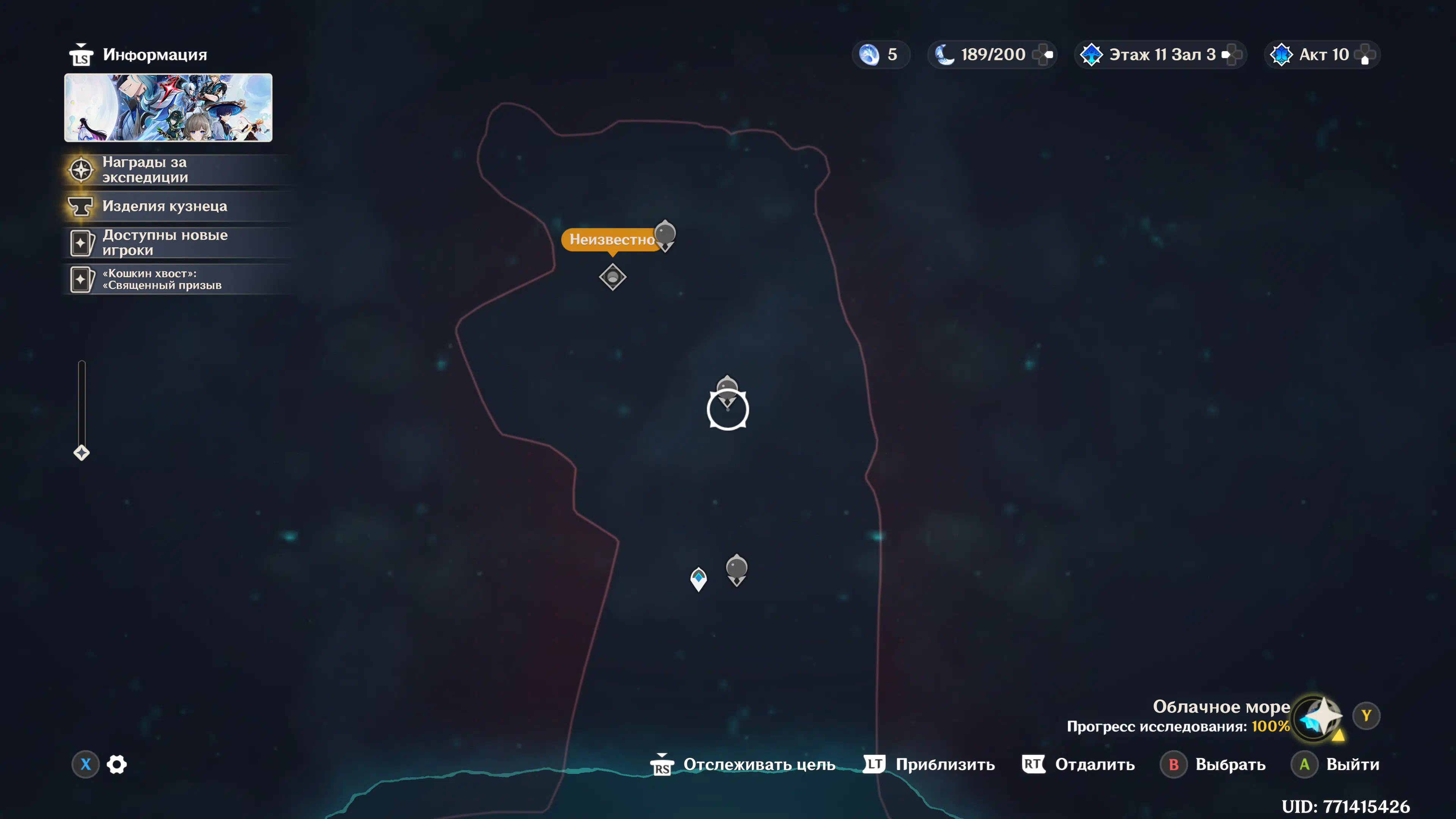Click the Zoom in map control

(930, 764)
